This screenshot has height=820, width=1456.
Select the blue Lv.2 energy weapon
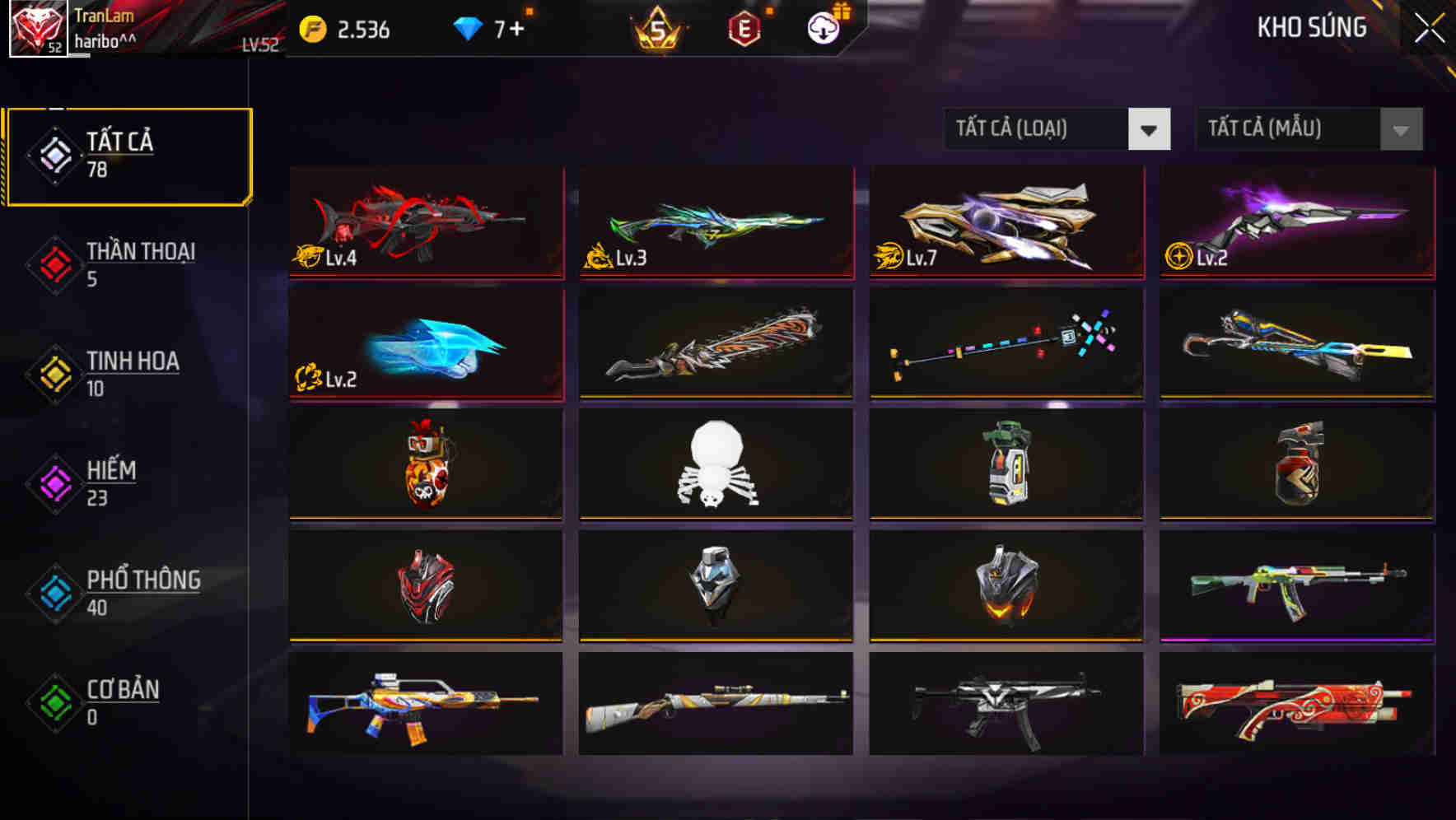click(x=425, y=343)
